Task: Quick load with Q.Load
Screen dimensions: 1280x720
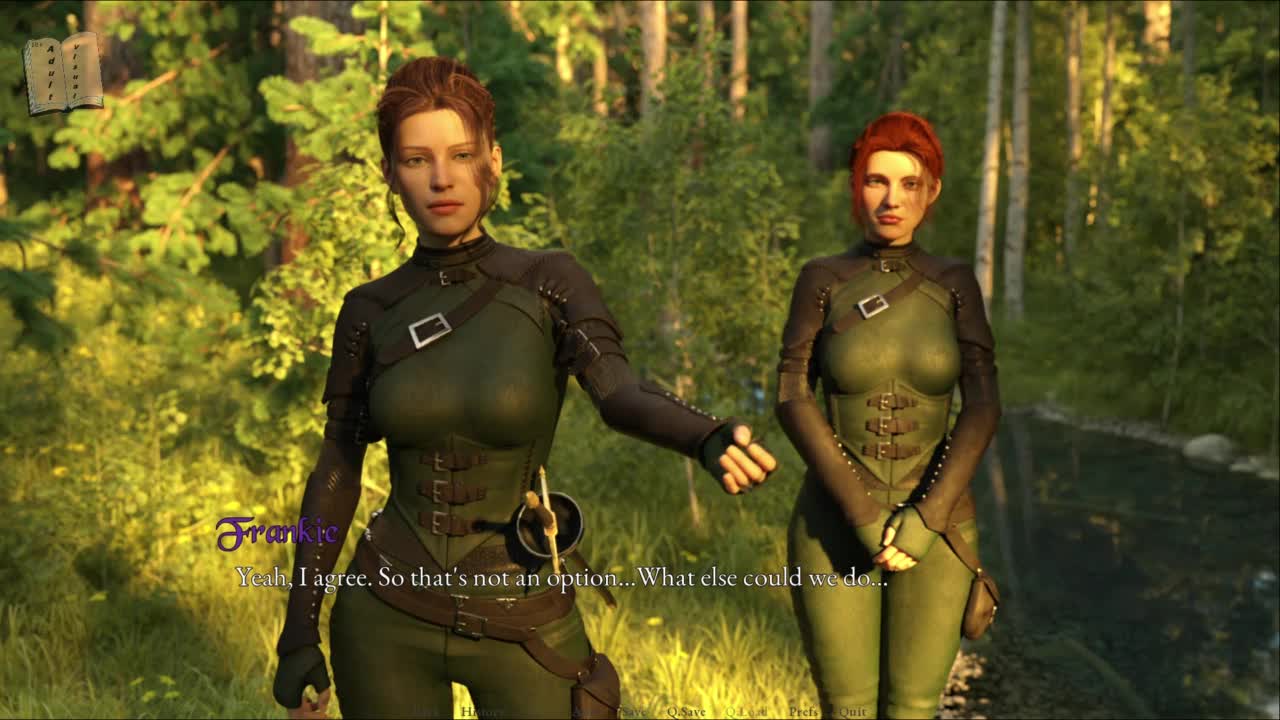Action: (747, 712)
